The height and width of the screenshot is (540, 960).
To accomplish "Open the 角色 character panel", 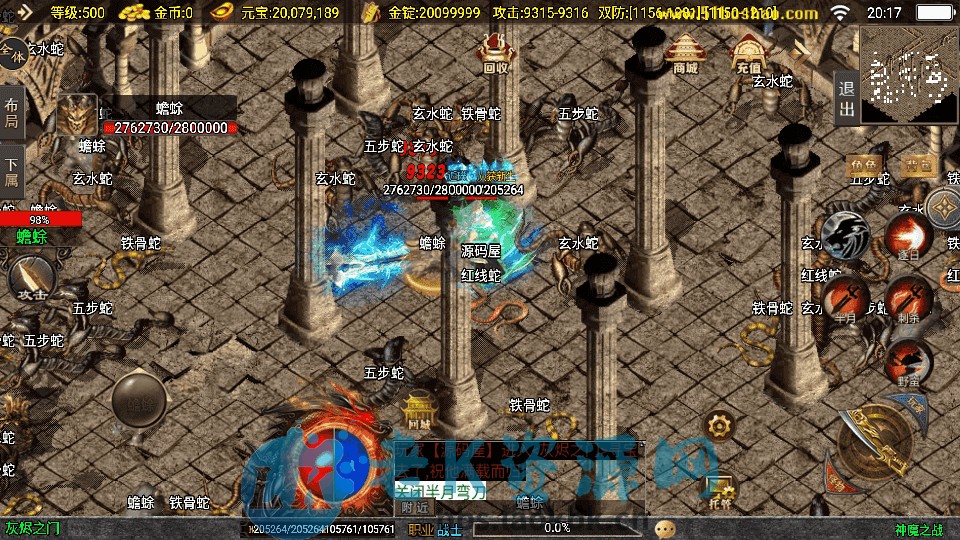I will (x=863, y=166).
